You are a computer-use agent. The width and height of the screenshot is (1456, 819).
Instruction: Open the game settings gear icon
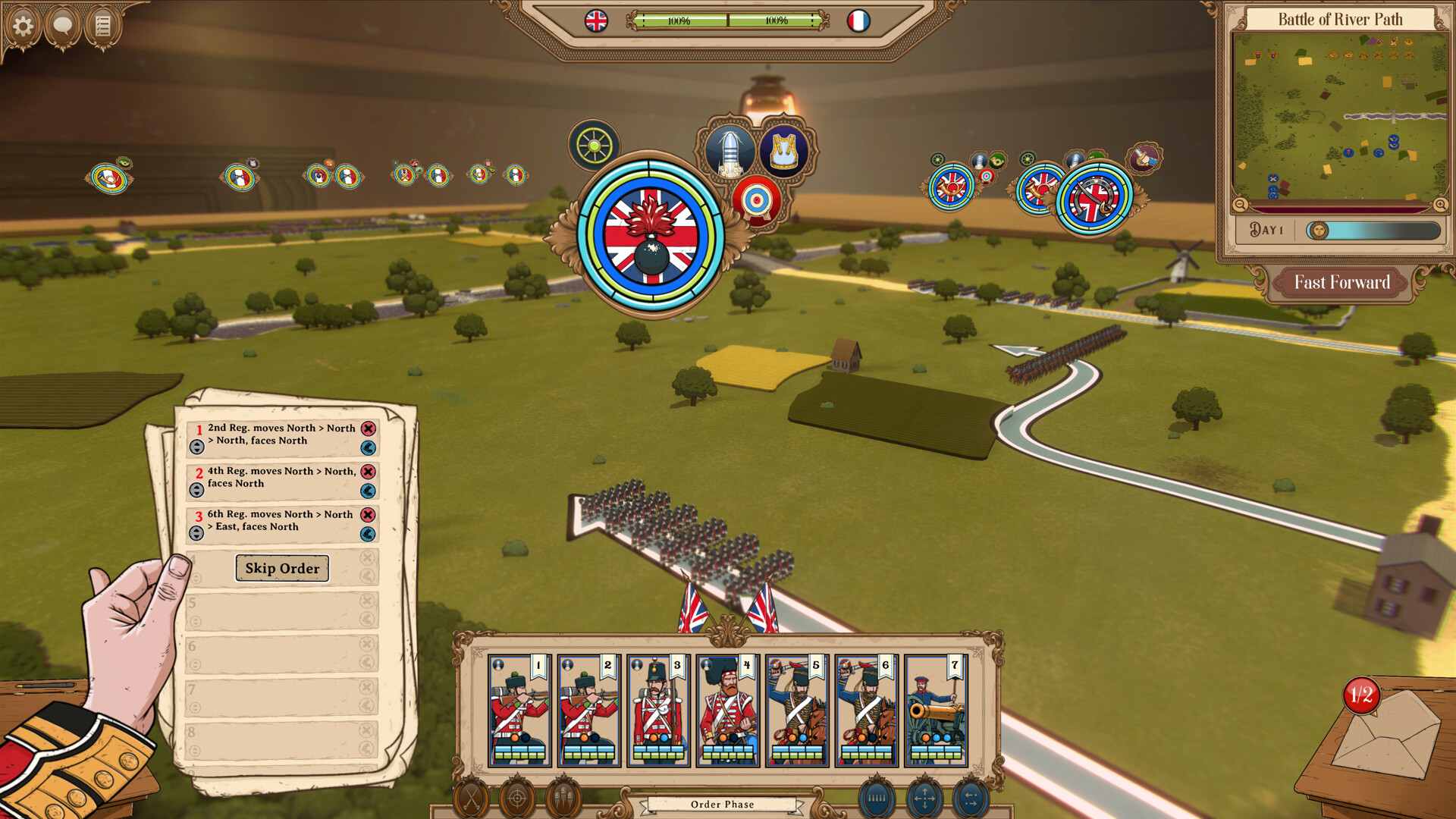pyautogui.click(x=25, y=25)
